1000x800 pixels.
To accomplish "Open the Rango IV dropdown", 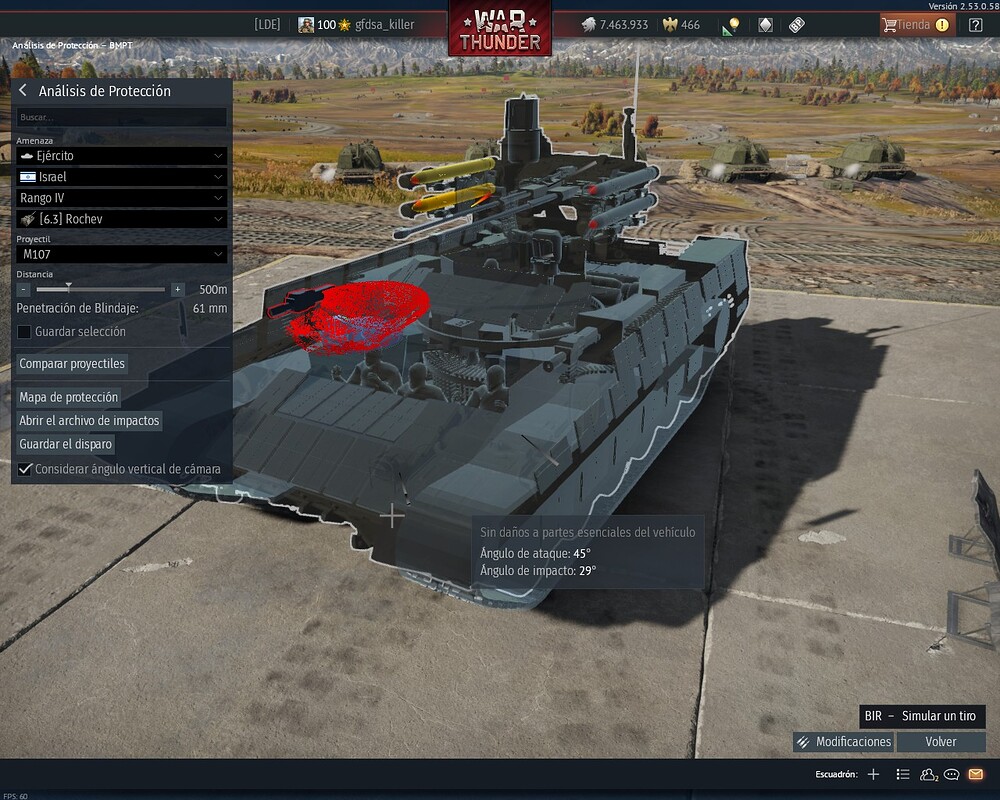I will [122, 198].
